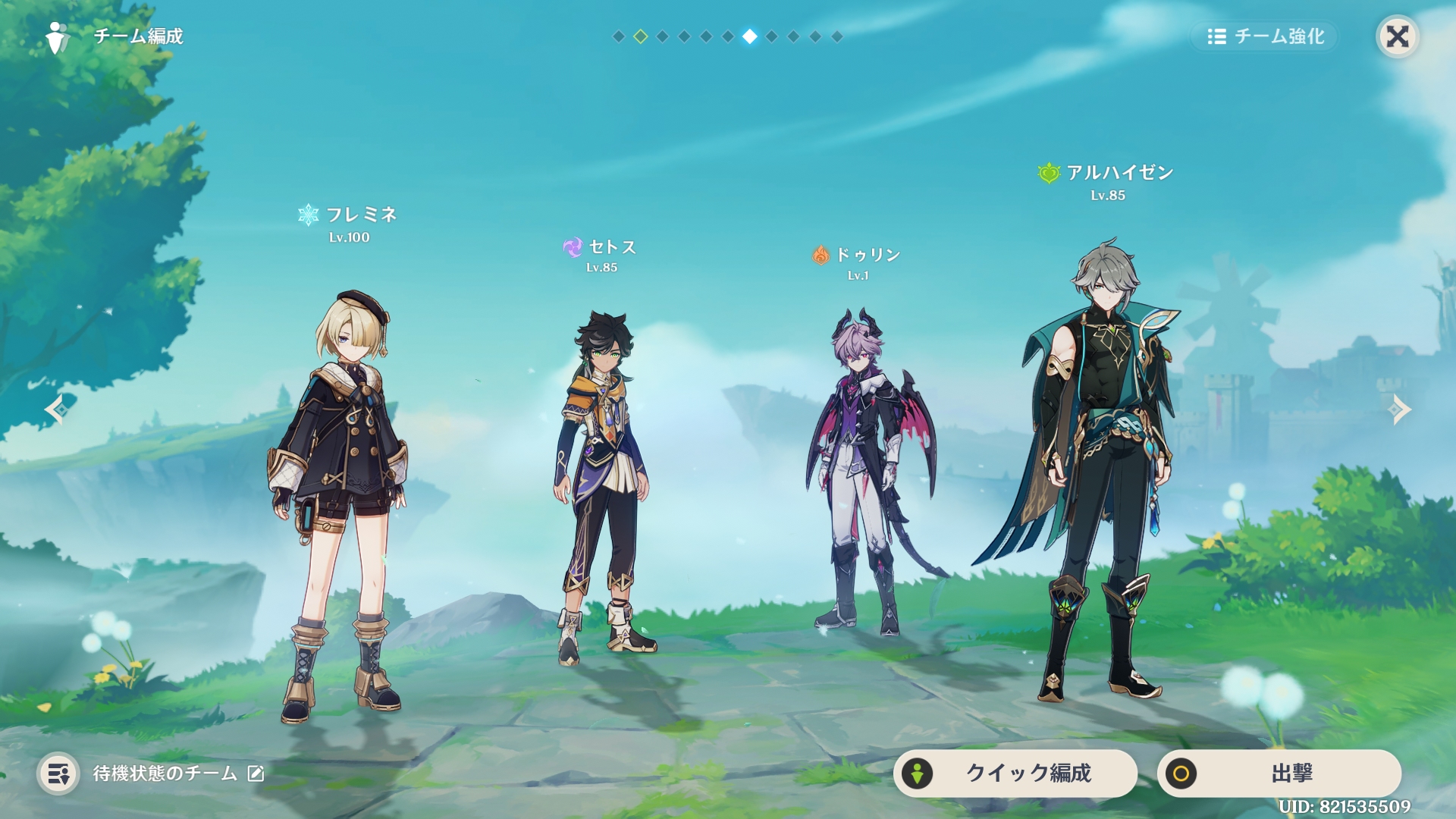Screen dimensions: 1456x819
Task: Jump to the green-outlined team page dot
Action: pos(641,36)
